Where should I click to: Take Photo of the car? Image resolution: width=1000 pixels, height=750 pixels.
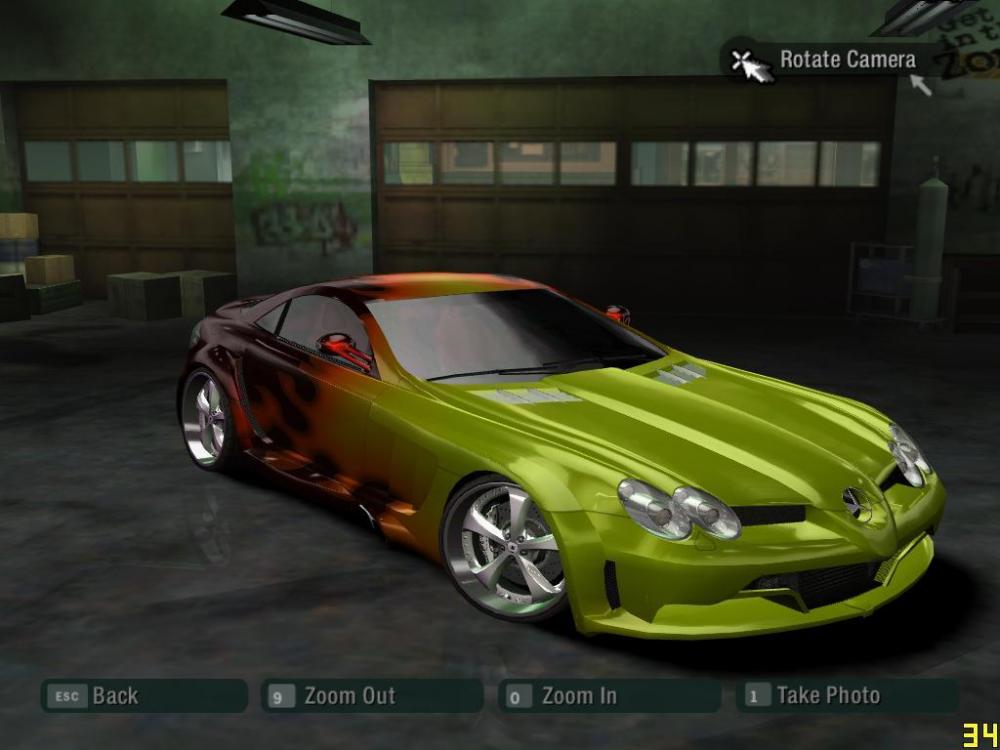[846, 696]
